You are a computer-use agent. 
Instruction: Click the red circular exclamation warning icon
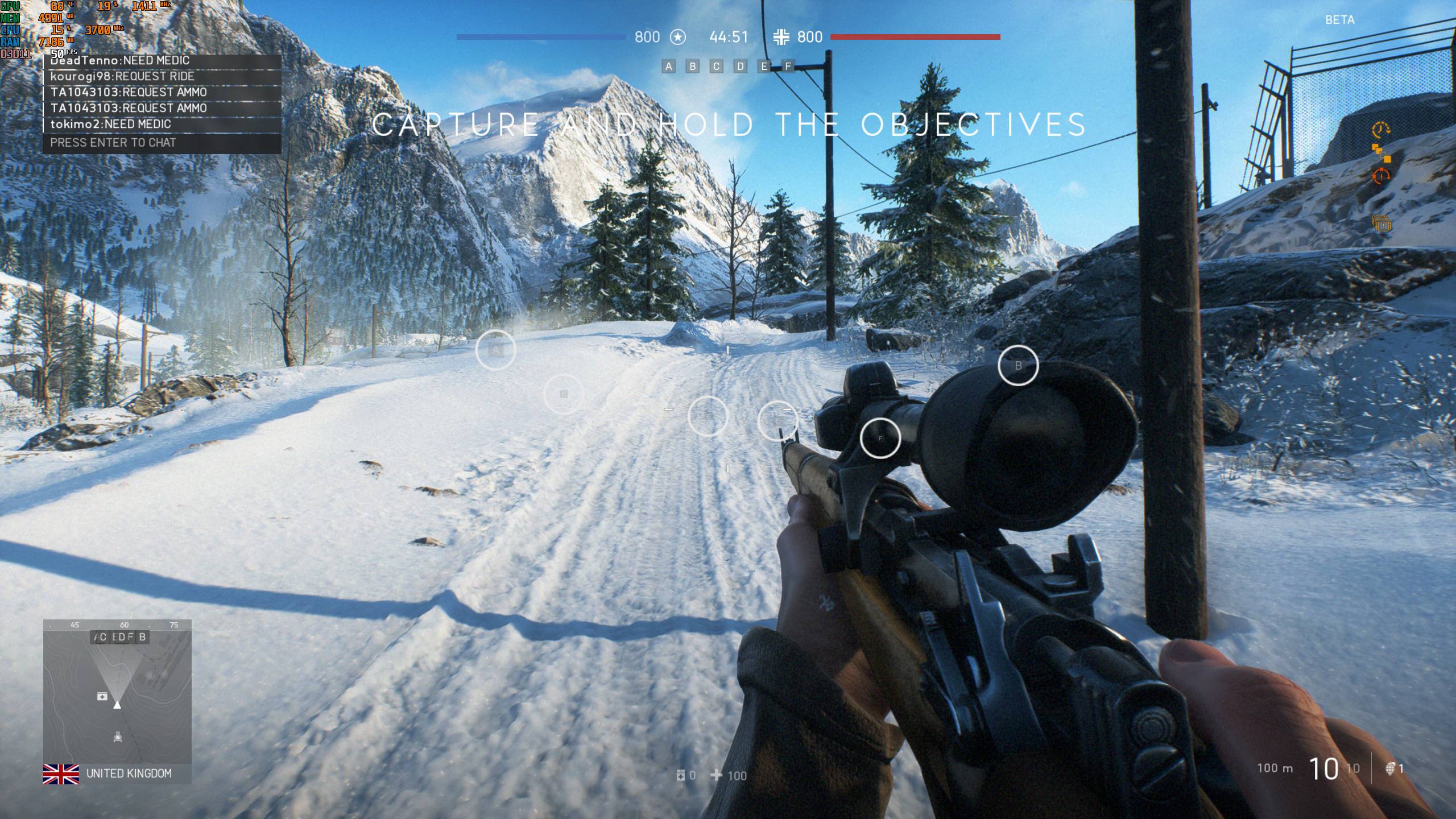[1380, 176]
